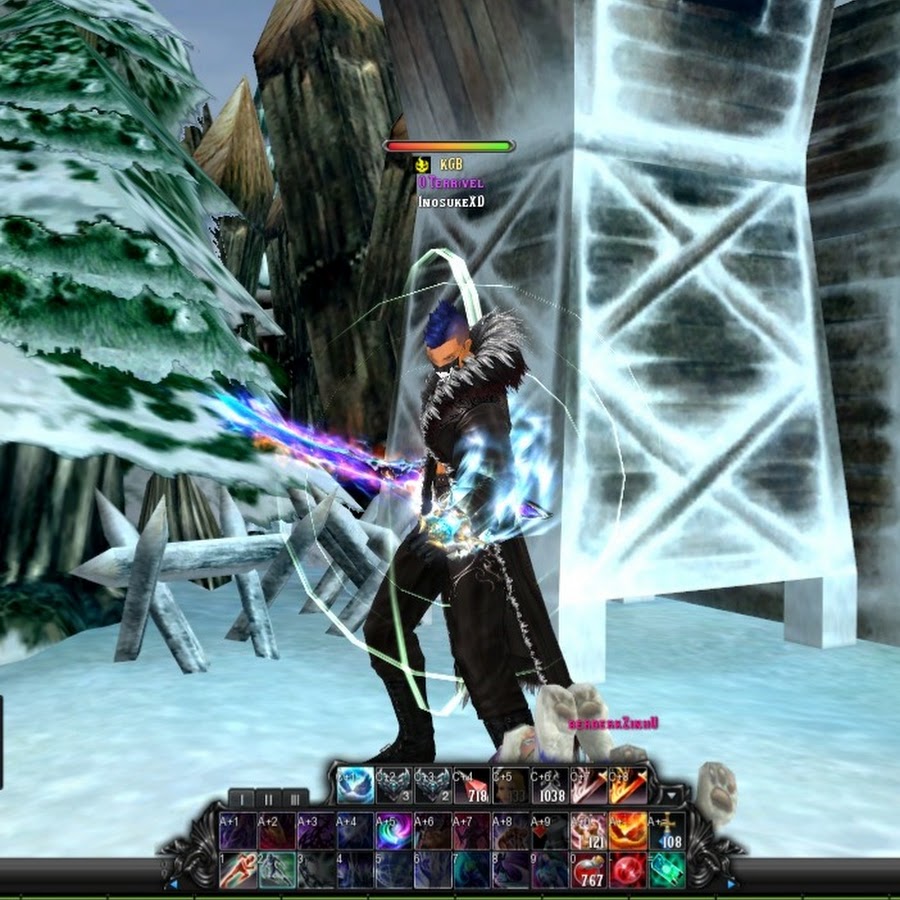The height and width of the screenshot is (900, 900).
Task: Use the golden cross item with 108 count
Action: [666, 831]
